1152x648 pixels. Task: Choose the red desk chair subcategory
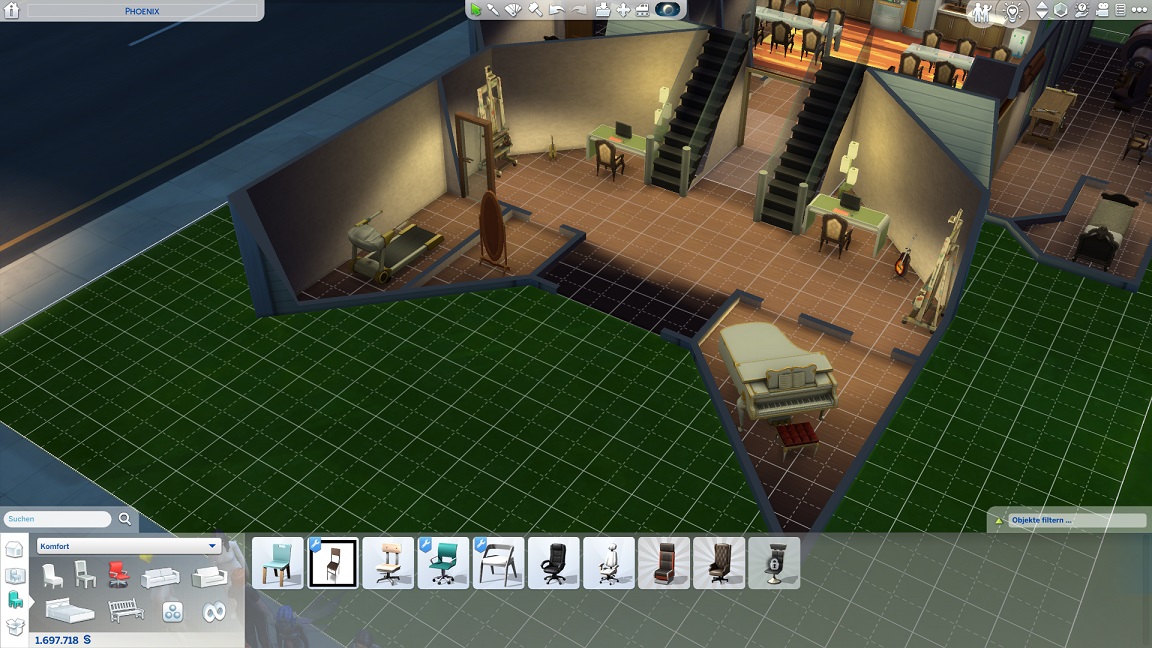pyautogui.click(x=118, y=575)
